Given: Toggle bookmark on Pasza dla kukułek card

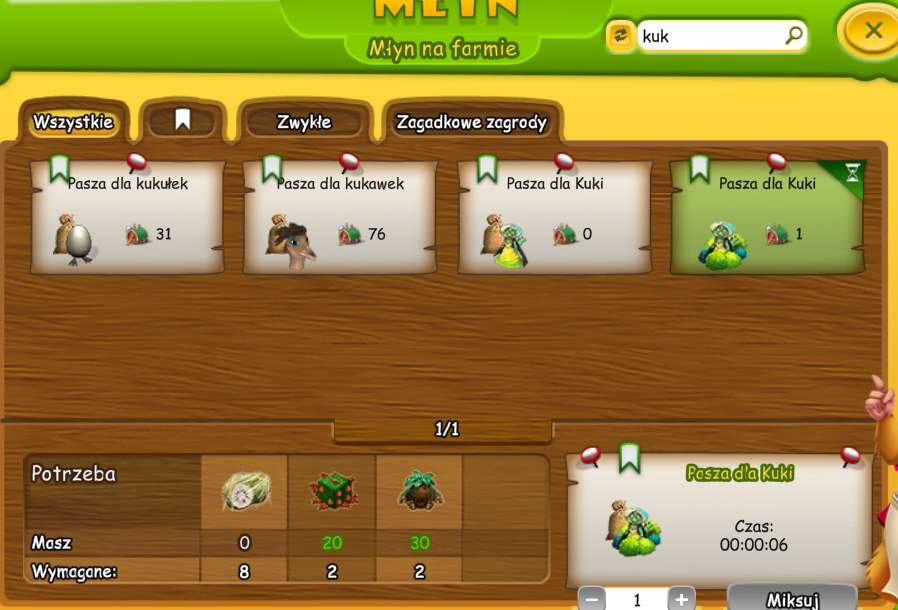Looking at the screenshot, I should [59, 167].
